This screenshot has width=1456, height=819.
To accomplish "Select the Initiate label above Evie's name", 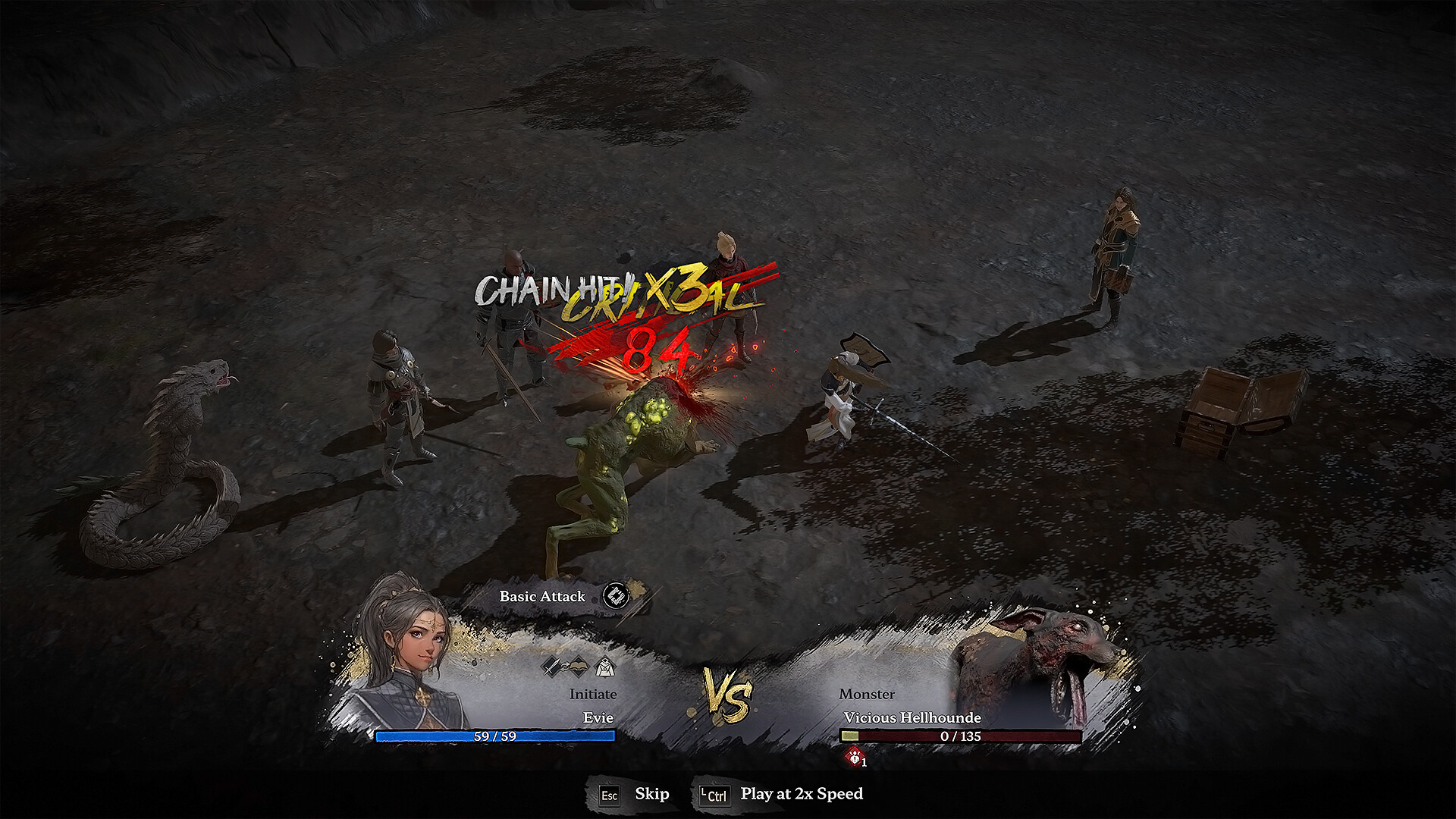I will coord(594,694).
